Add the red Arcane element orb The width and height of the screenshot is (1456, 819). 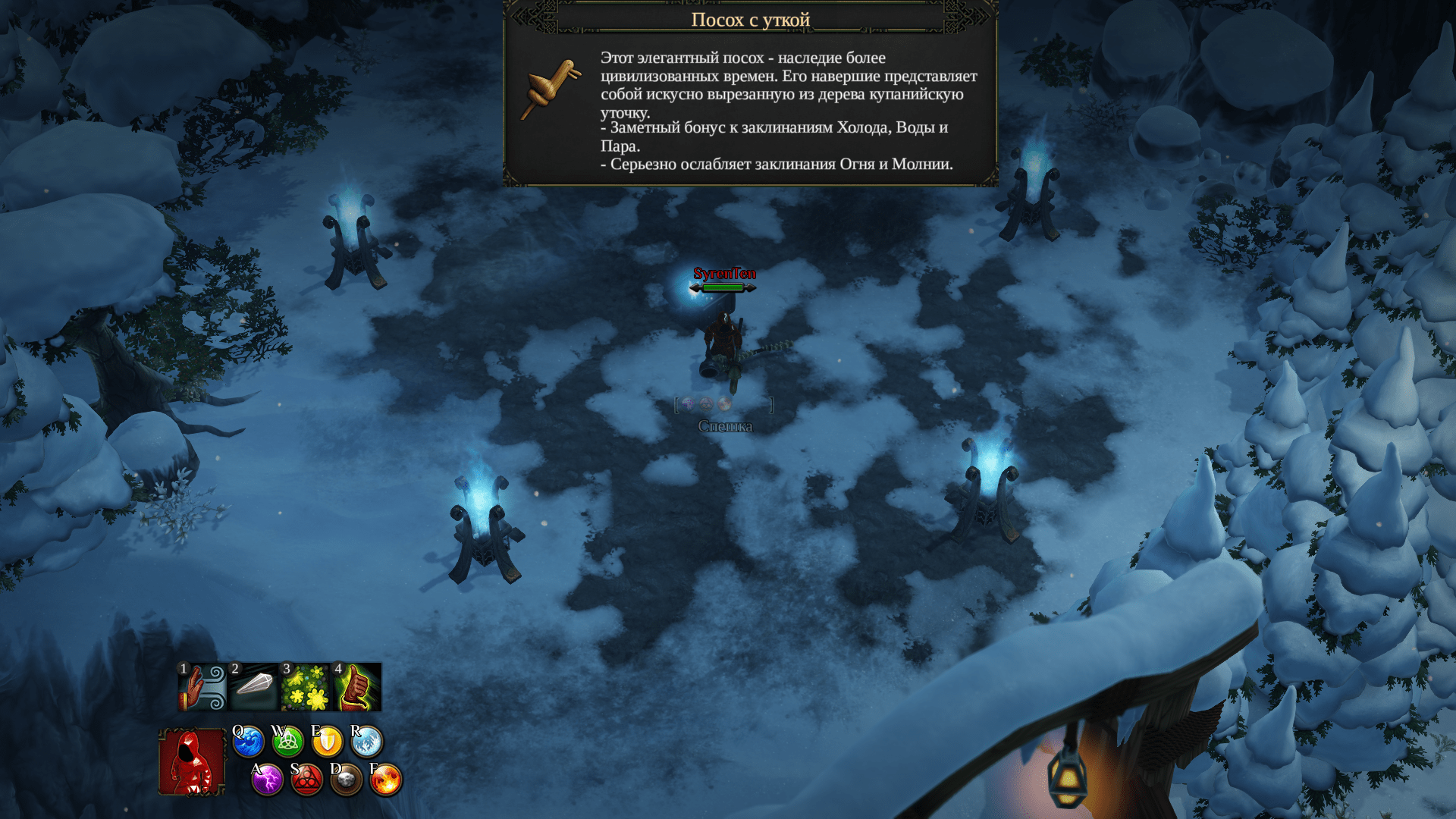[306, 780]
